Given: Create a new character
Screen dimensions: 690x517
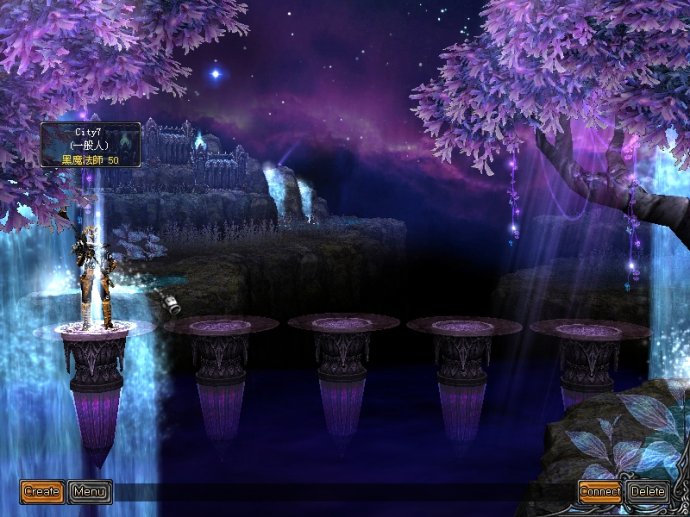Looking at the screenshot, I should click(42, 491).
